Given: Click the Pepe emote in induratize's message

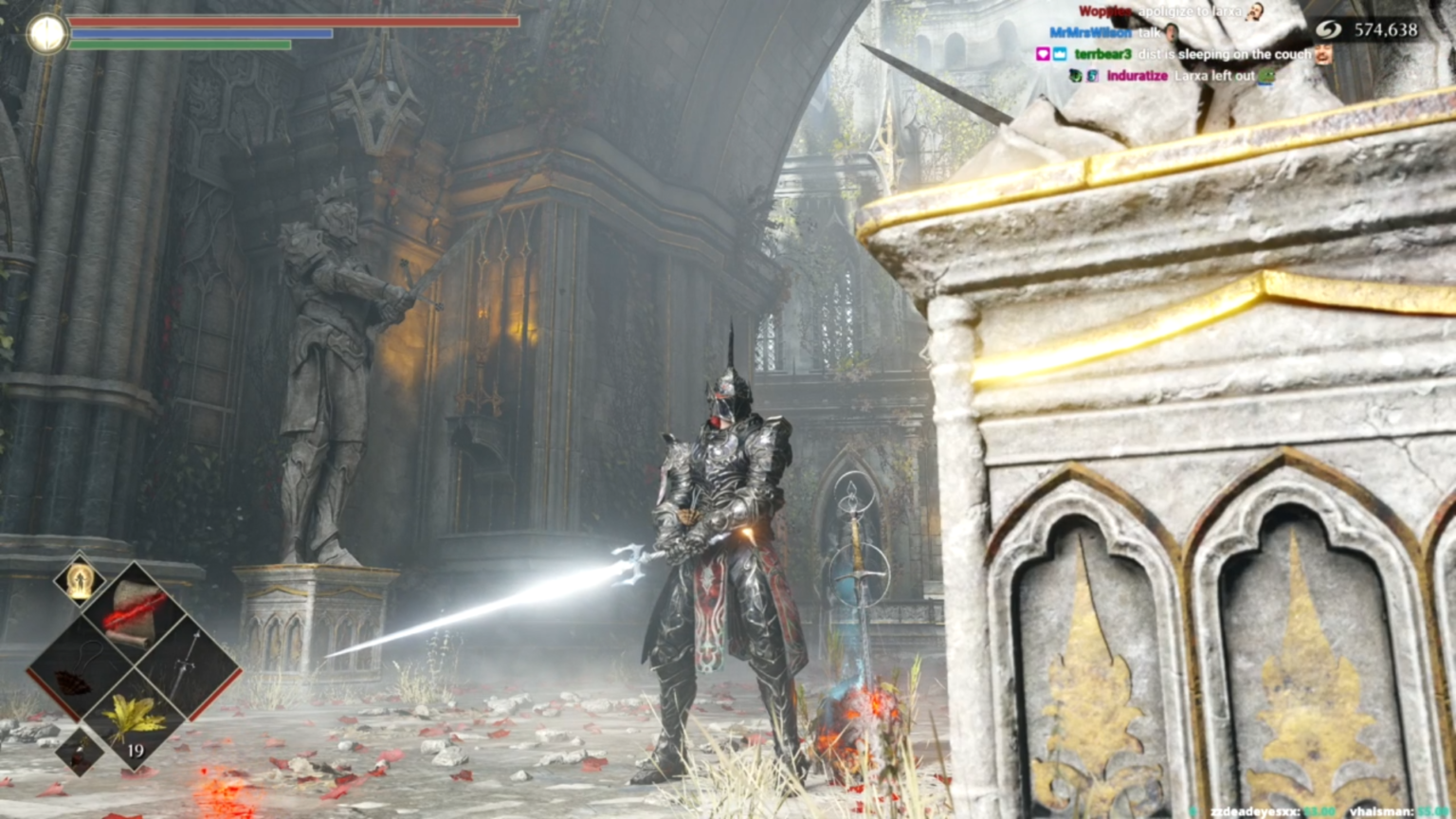Looking at the screenshot, I should (x=1265, y=78).
